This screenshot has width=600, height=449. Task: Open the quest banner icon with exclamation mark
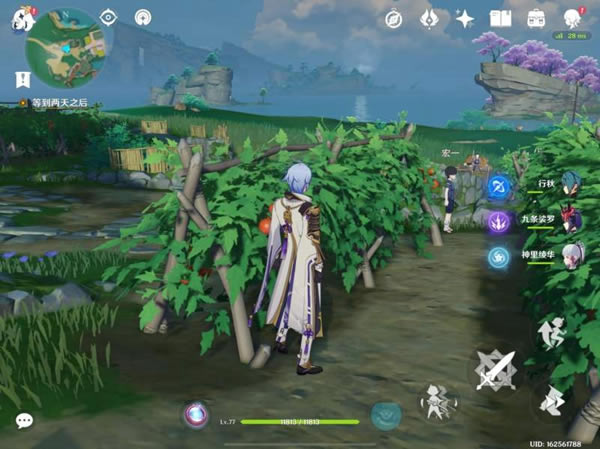click(22, 78)
